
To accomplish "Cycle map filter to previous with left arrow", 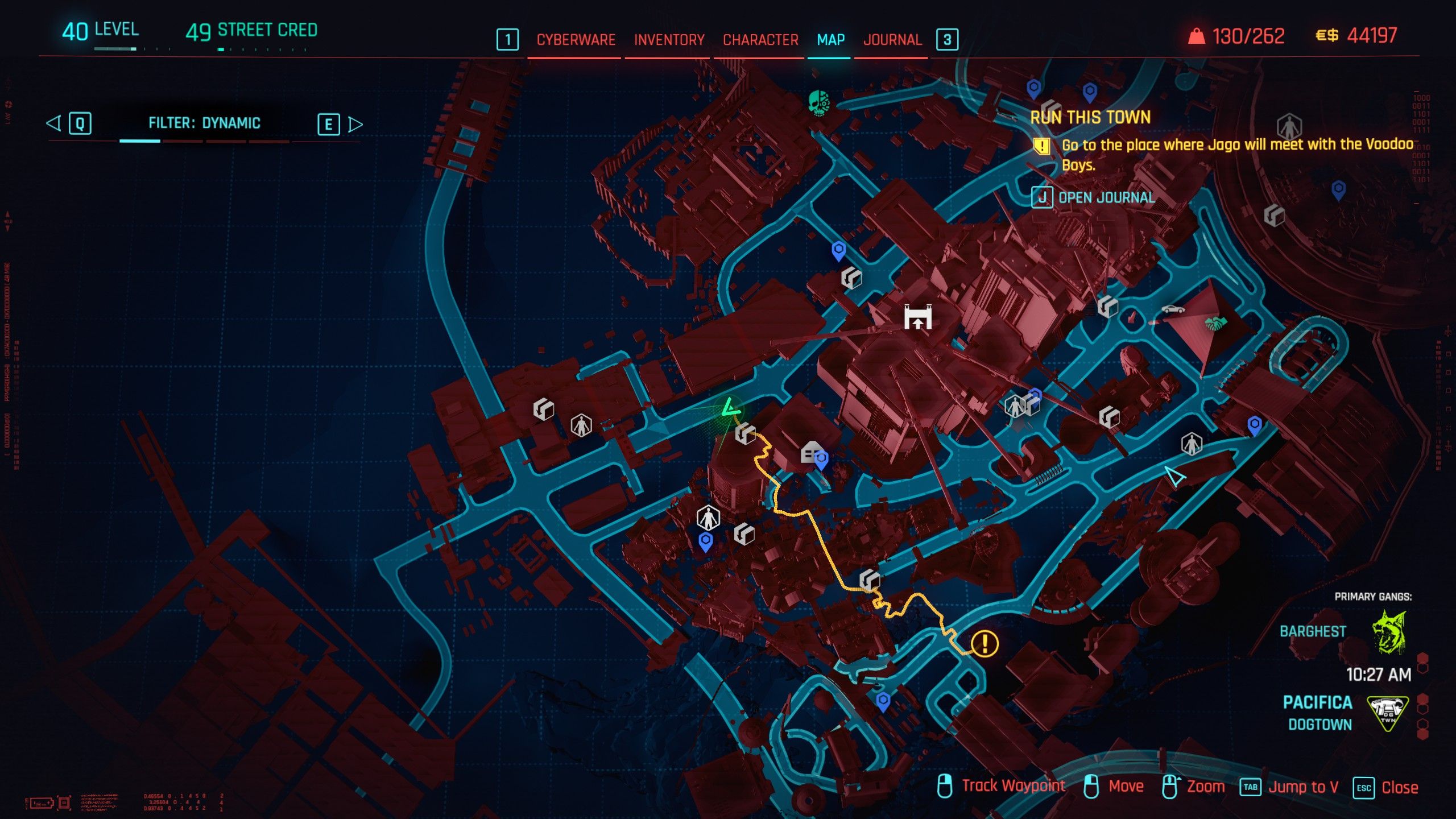I will click(53, 123).
